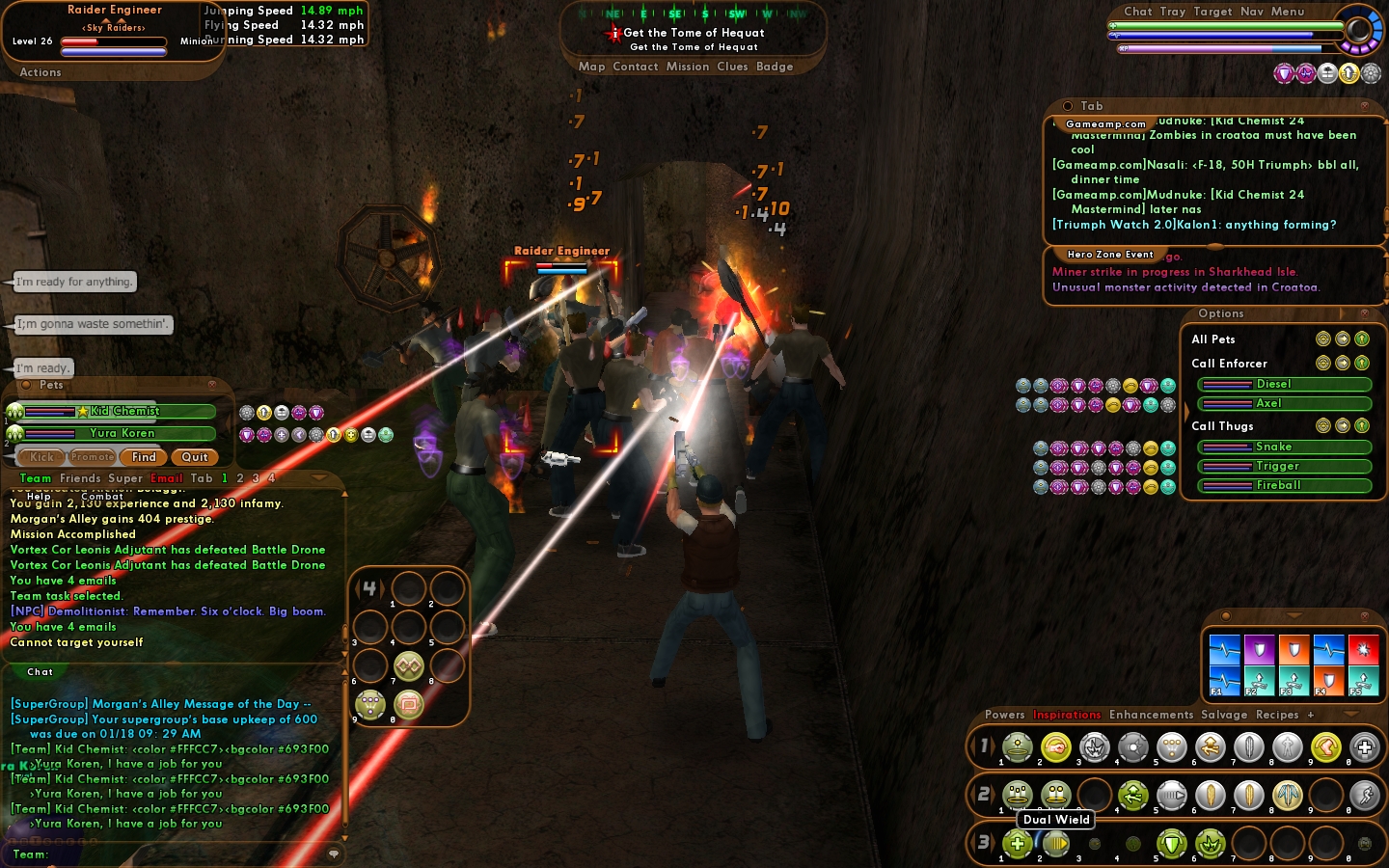Screen dimensions: 1389x868
Task: Select the Diesel enforcer pet
Action: coord(1283,384)
